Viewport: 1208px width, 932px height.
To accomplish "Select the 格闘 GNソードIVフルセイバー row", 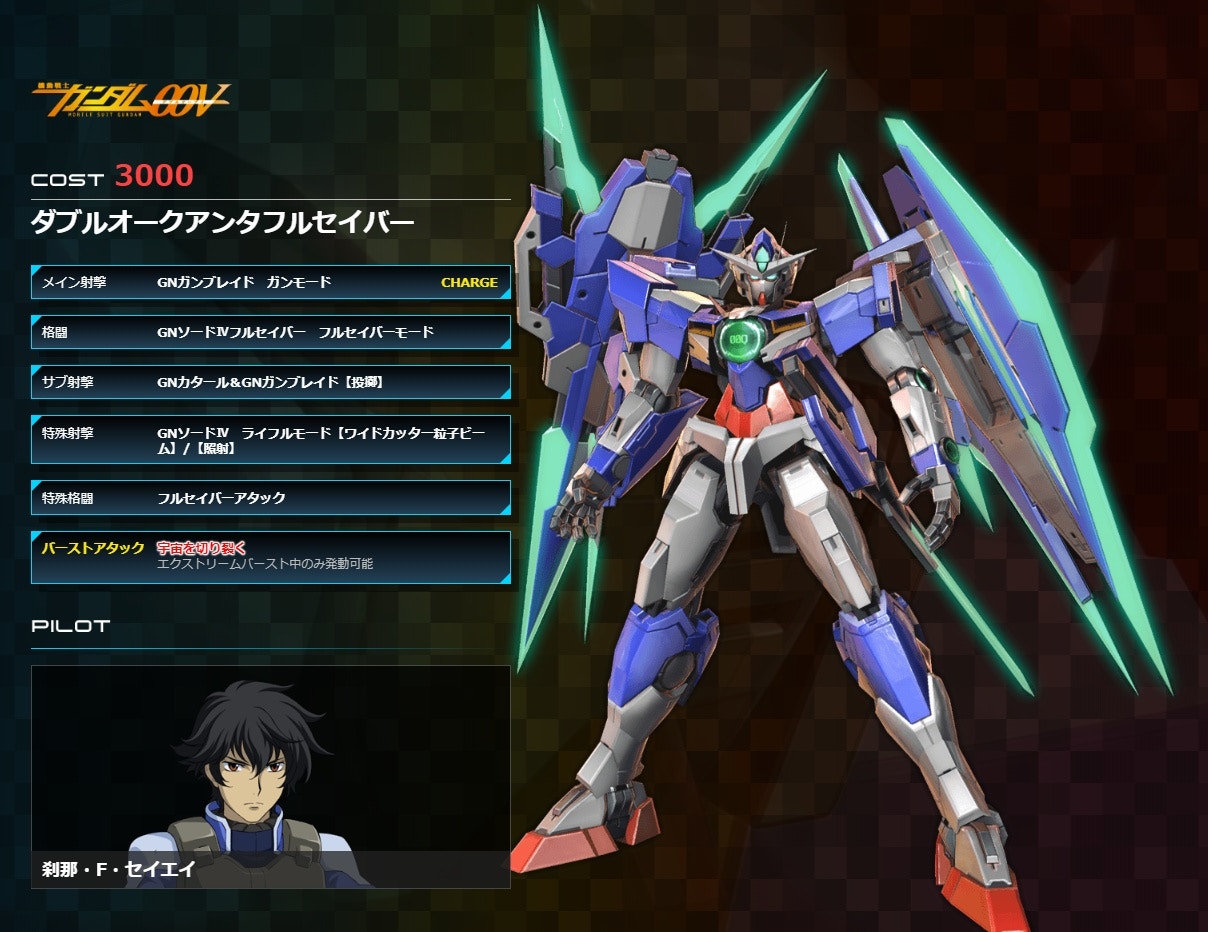I will tap(270, 332).
